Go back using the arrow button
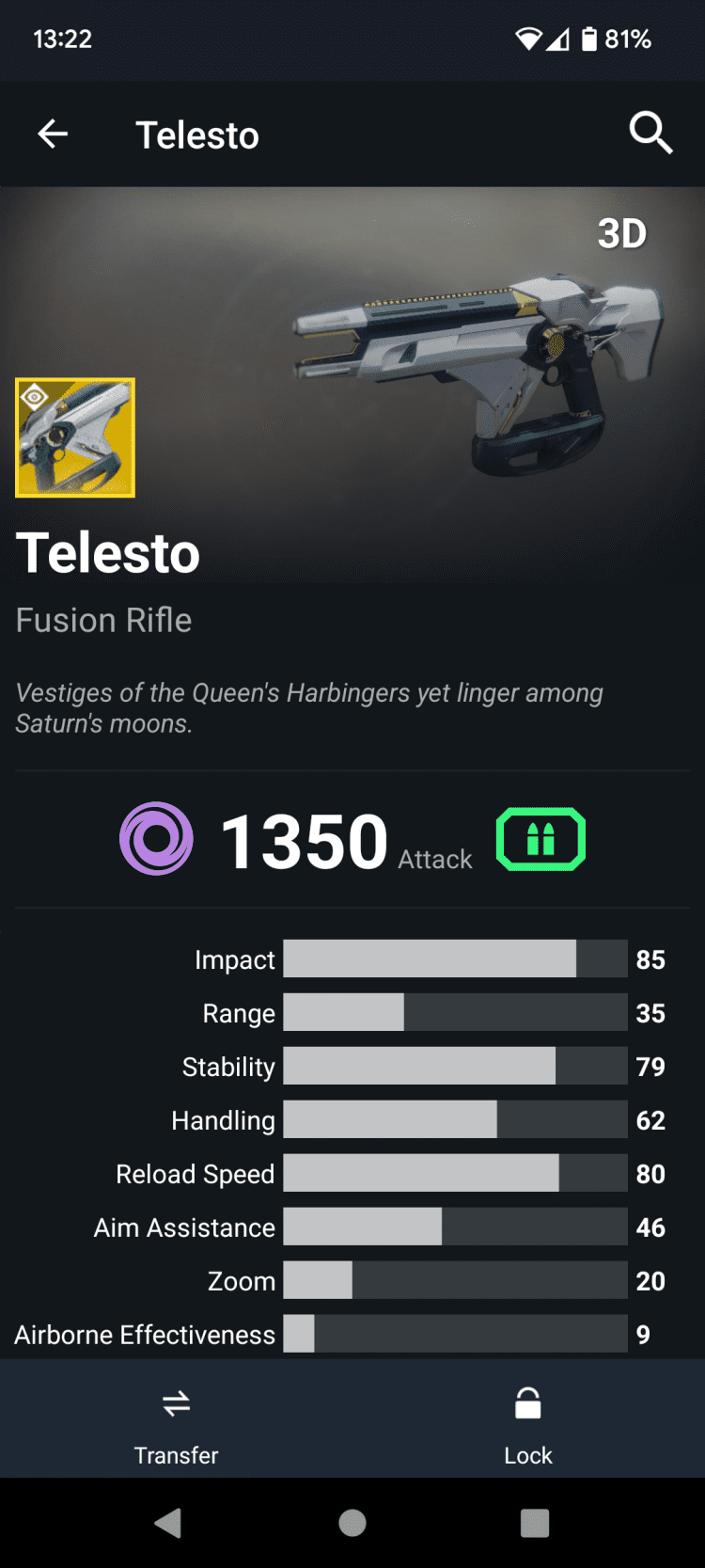 (53, 135)
